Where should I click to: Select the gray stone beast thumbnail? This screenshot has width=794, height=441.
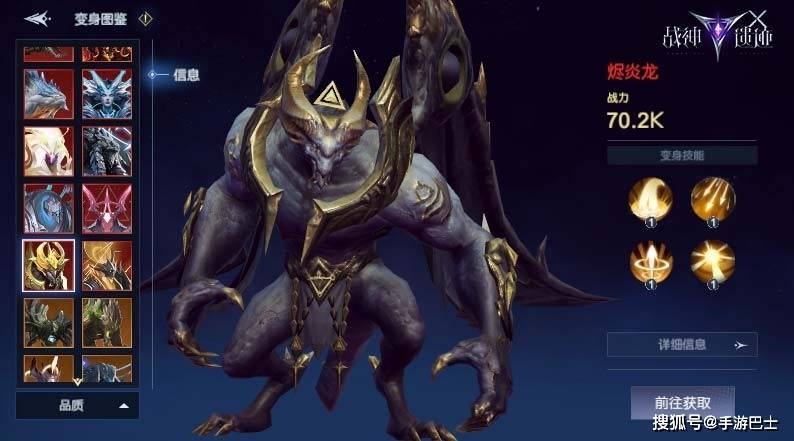pyautogui.click(x=106, y=150)
